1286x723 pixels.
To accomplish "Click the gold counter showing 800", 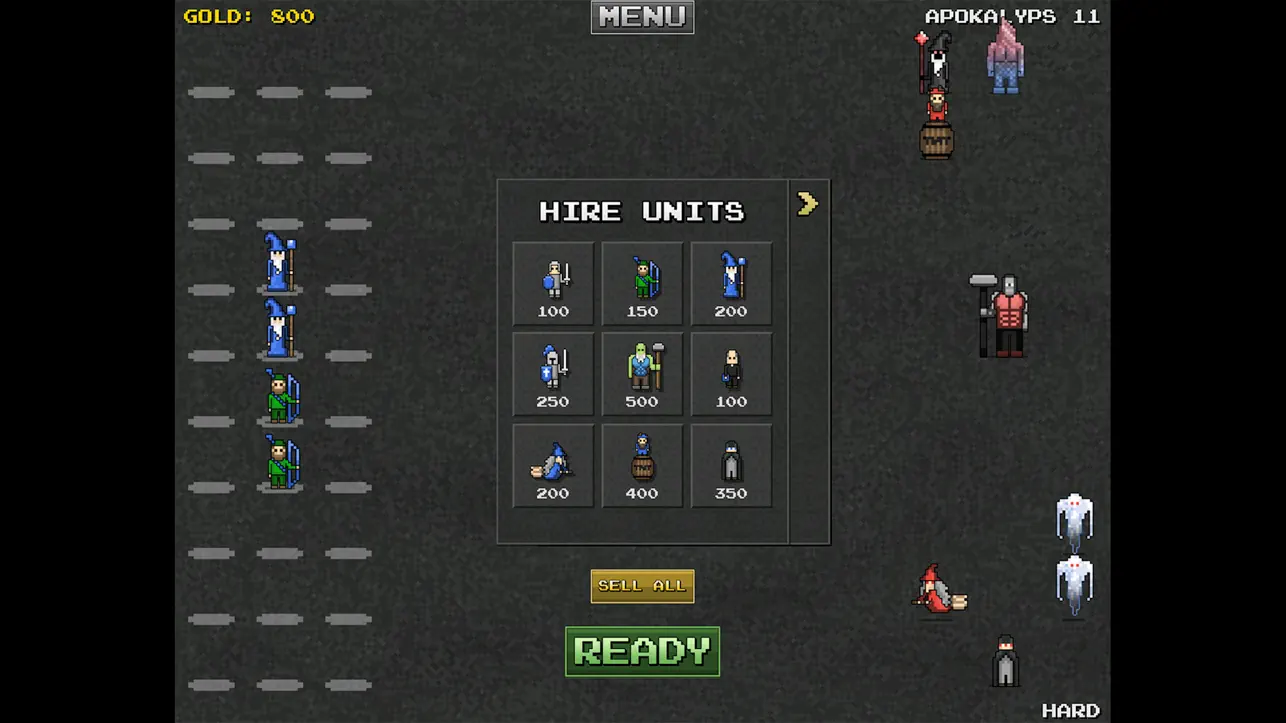I will [x=249, y=16].
